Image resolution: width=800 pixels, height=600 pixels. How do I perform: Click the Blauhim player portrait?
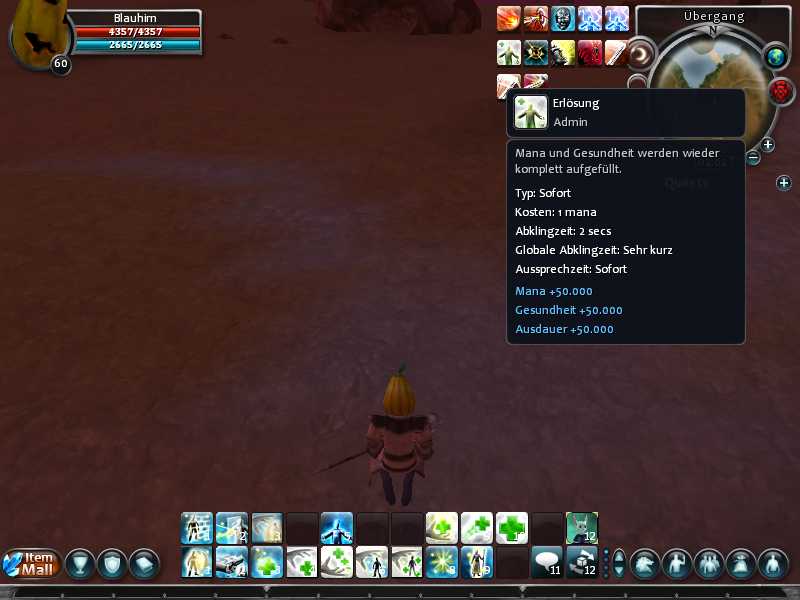click(36, 38)
